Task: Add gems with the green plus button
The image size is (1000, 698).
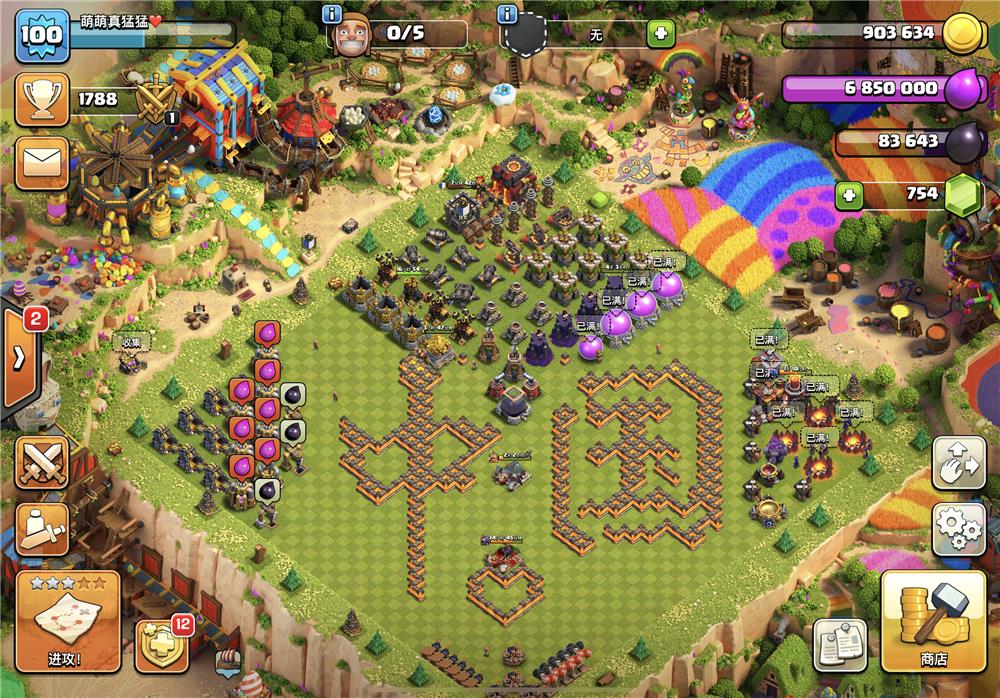Action: [850, 194]
